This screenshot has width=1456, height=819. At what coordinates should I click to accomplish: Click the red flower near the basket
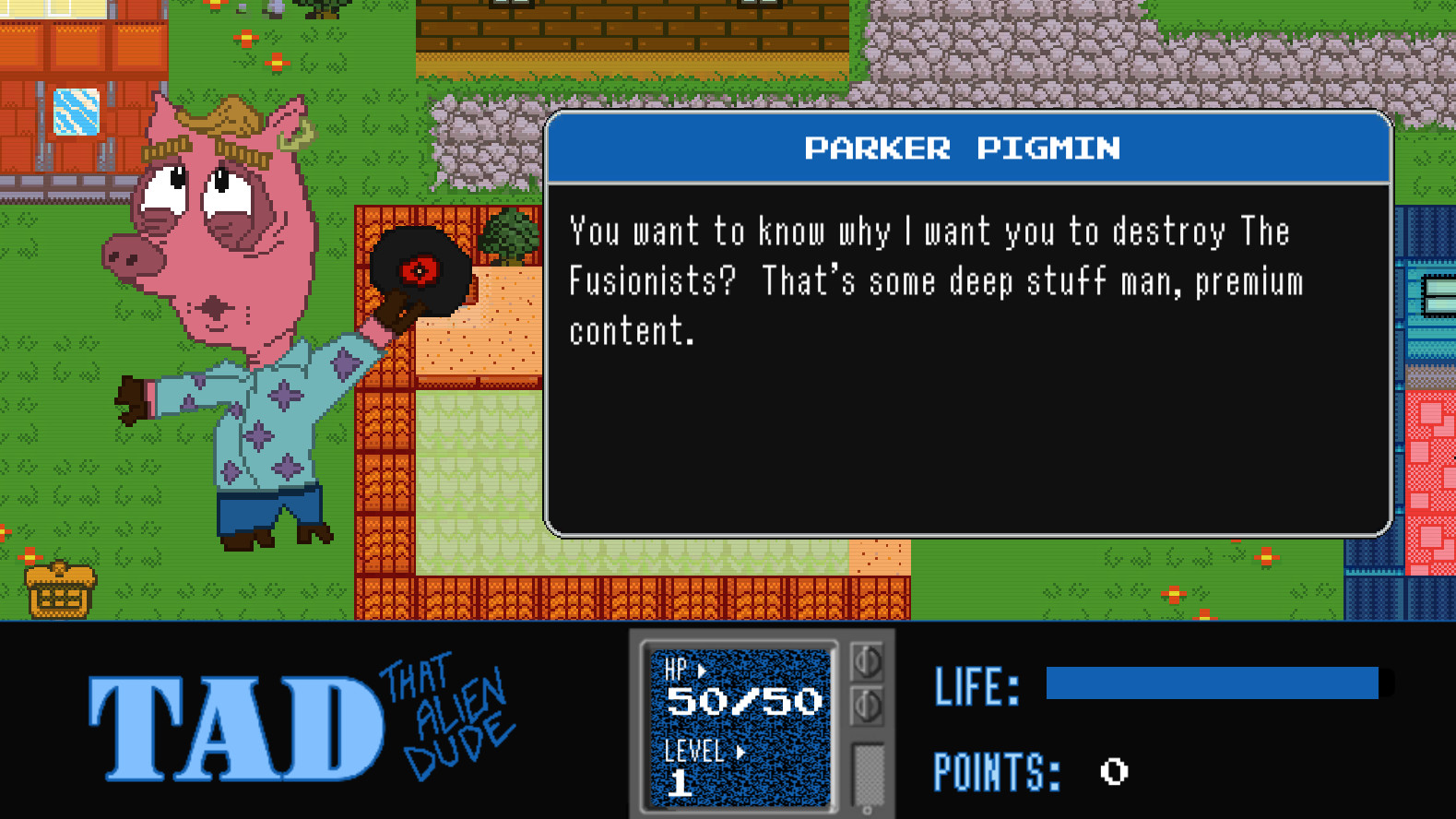click(30, 557)
